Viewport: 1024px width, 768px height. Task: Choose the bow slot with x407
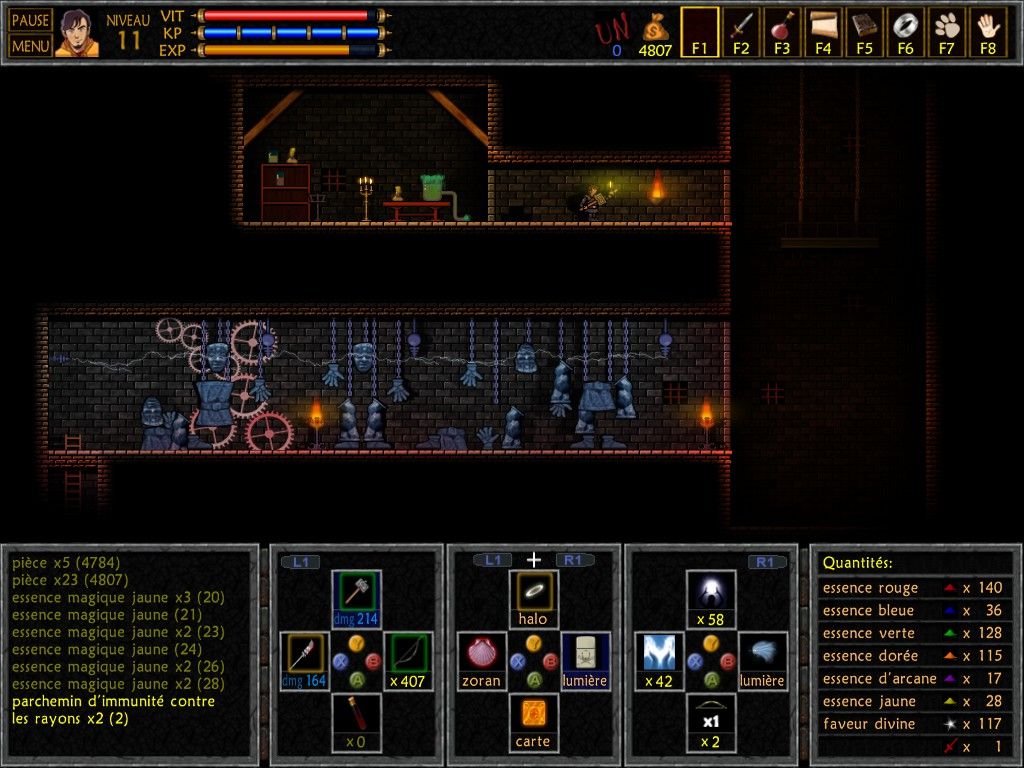pos(407,660)
